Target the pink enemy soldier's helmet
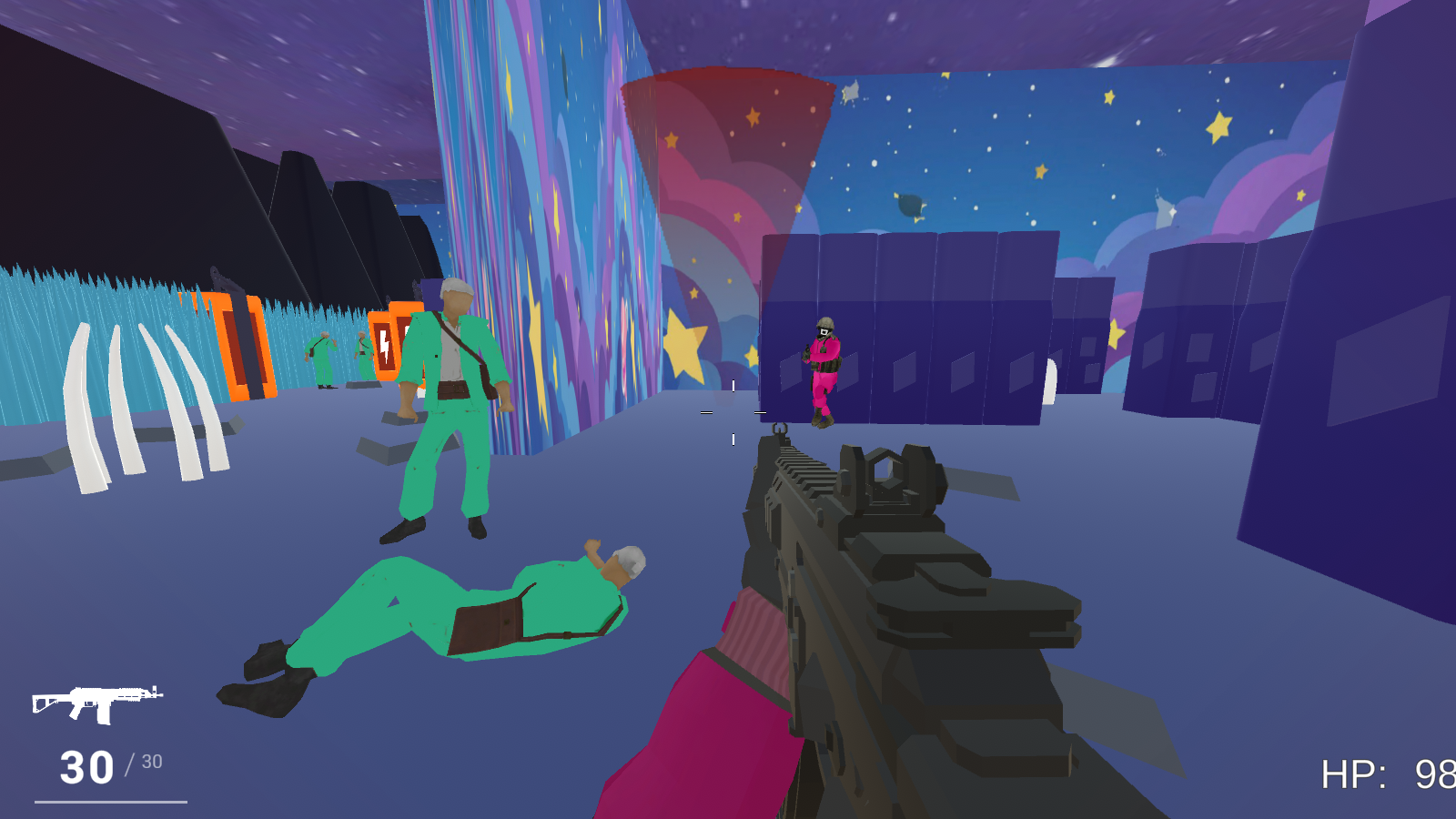Viewport: 1456px width, 819px height. click(824, 323)
